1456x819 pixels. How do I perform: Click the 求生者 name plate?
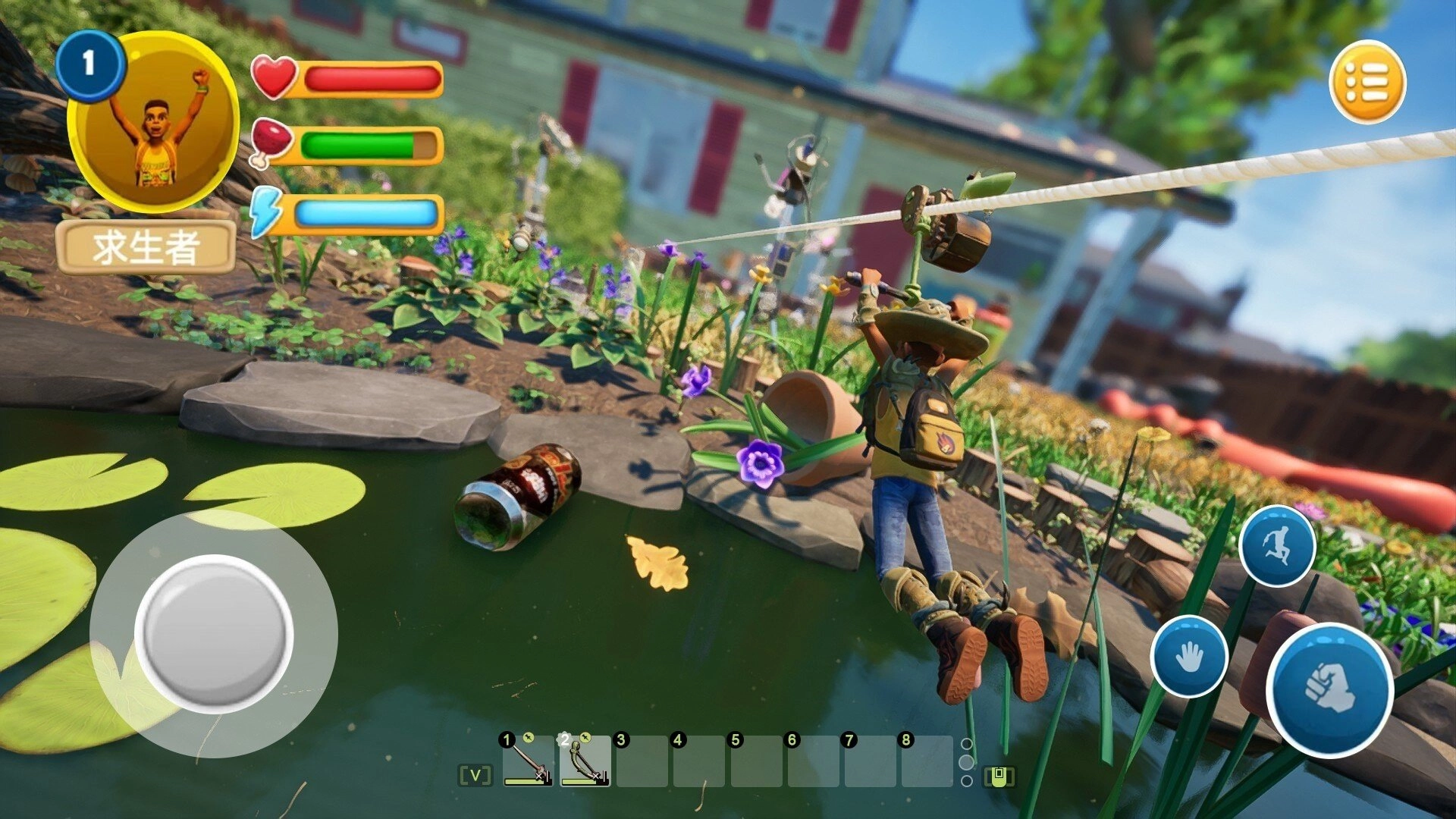coord(146,247)
